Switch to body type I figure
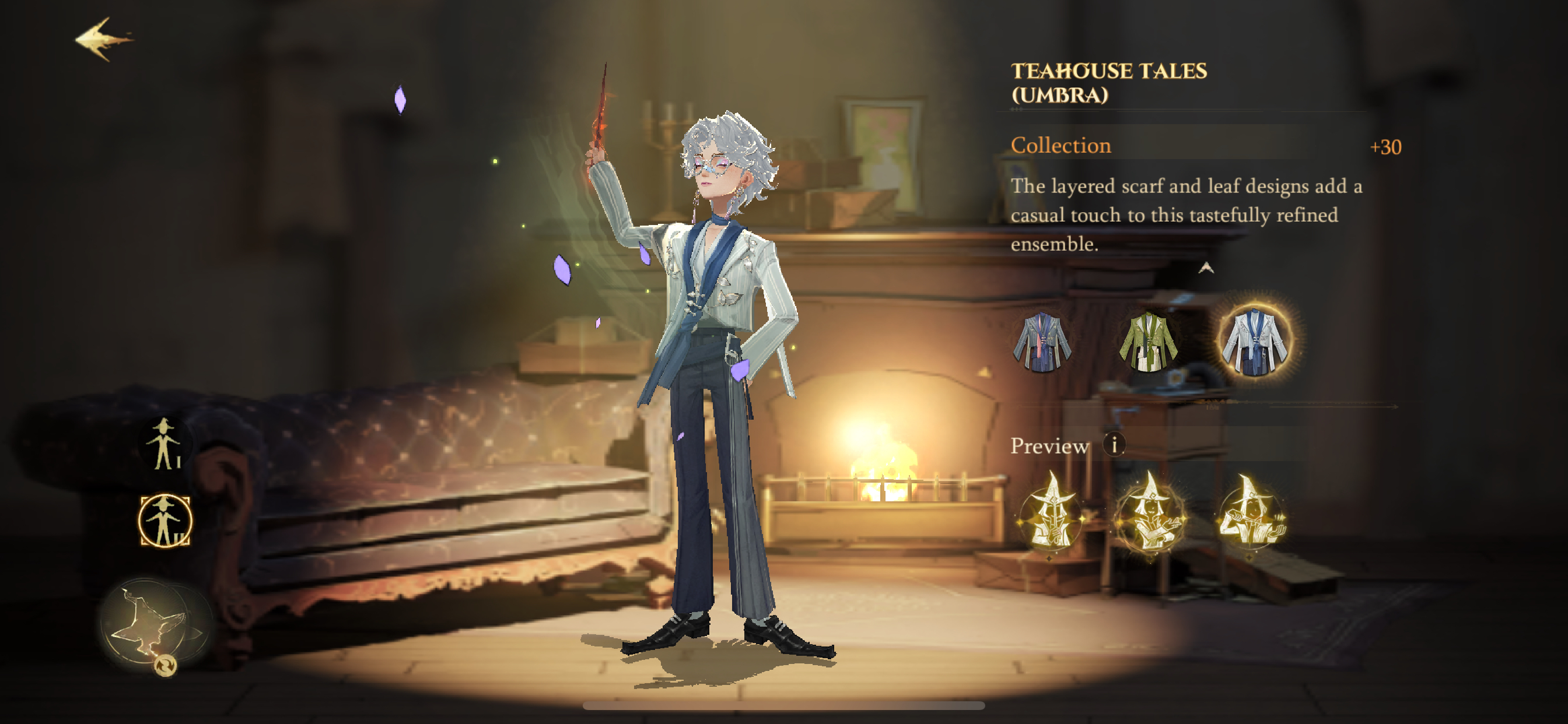 (164, 444)
